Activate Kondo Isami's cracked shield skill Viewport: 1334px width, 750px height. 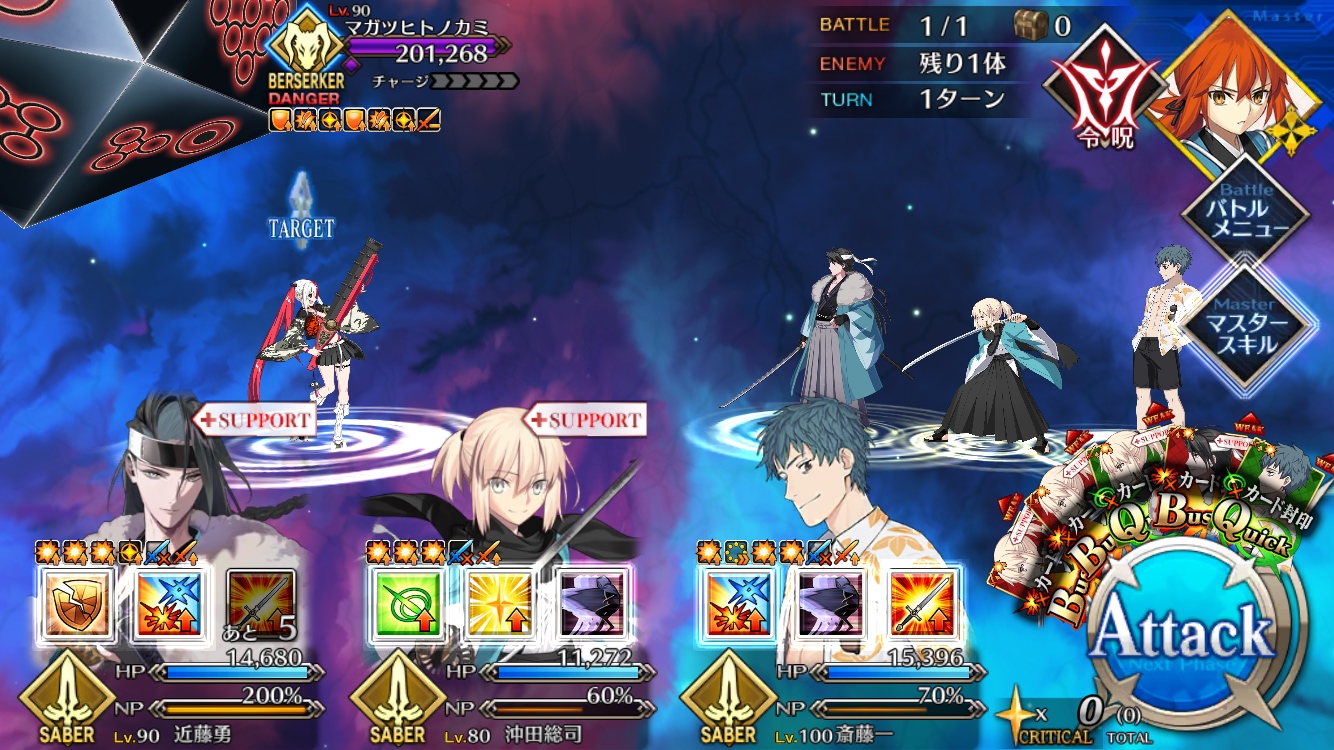(74, 602)
